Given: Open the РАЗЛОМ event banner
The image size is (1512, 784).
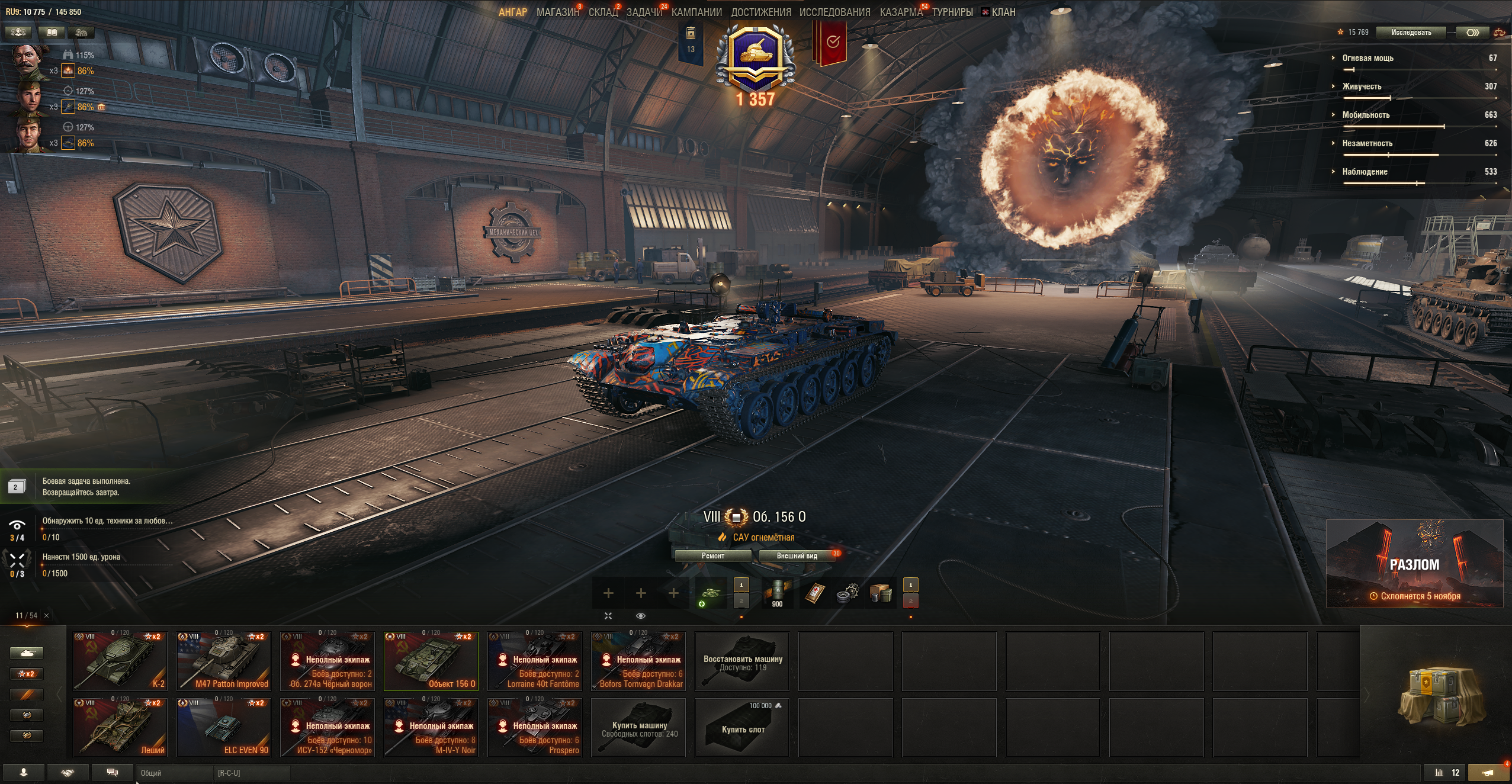Looking at the screenshot, I should pyautogui.click(x=1414, y=563).
